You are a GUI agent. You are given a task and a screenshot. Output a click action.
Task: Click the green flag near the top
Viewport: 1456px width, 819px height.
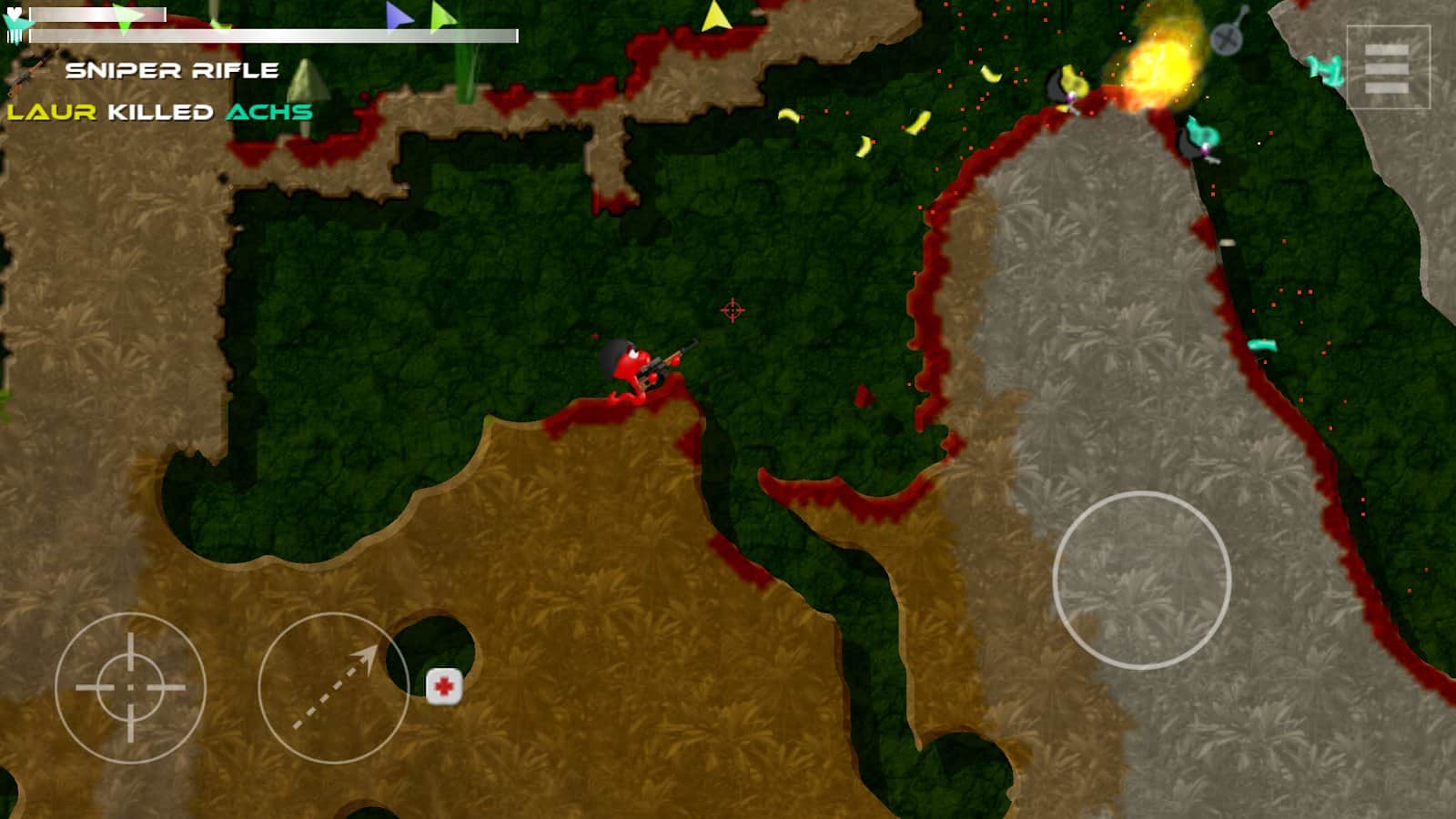click(442, 16)
